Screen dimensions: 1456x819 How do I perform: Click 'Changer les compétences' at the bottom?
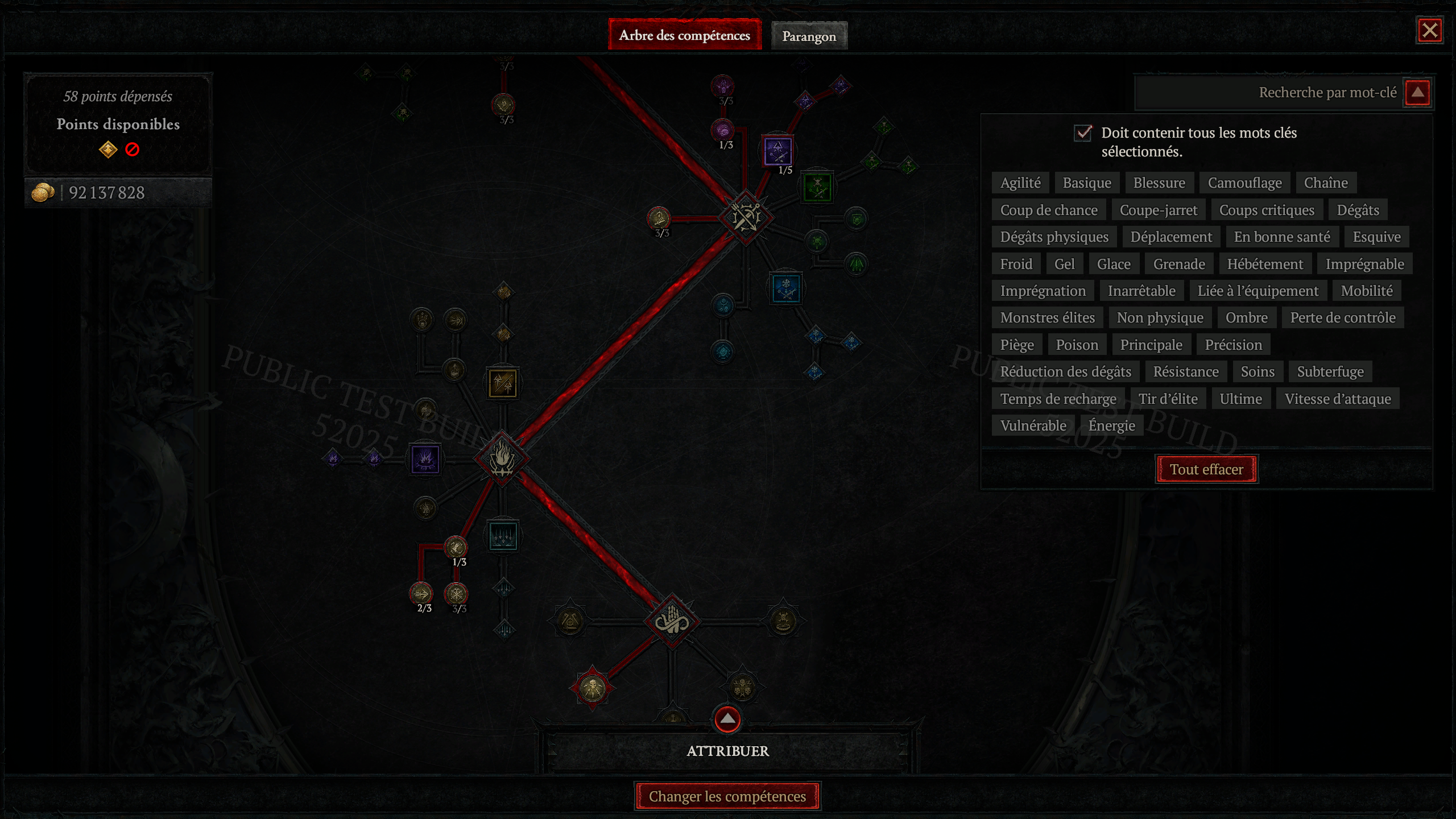point(727,796)
